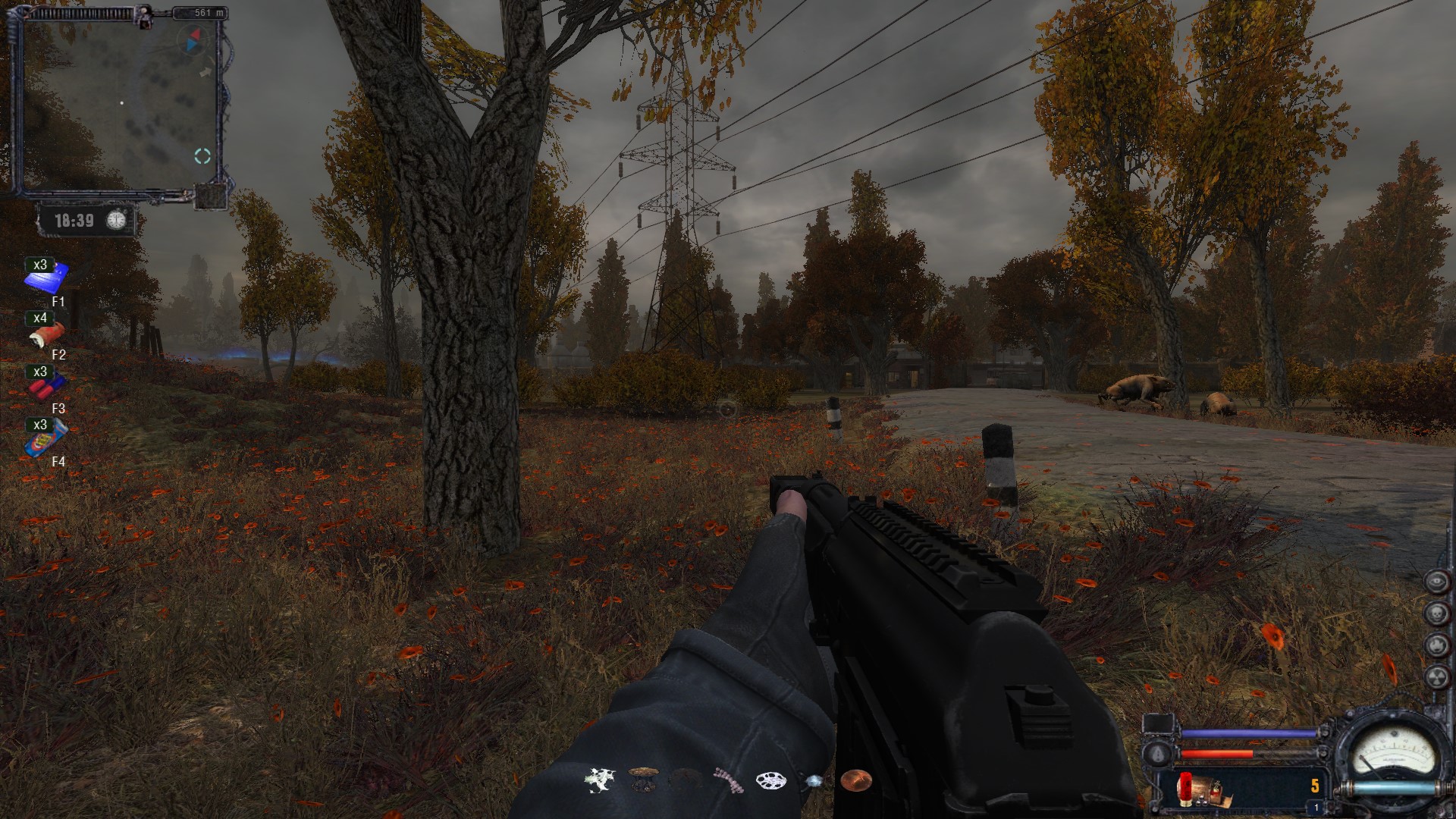Select the red shotgun shell ammo icon

pyautogui.click(x=1185, y=788)
